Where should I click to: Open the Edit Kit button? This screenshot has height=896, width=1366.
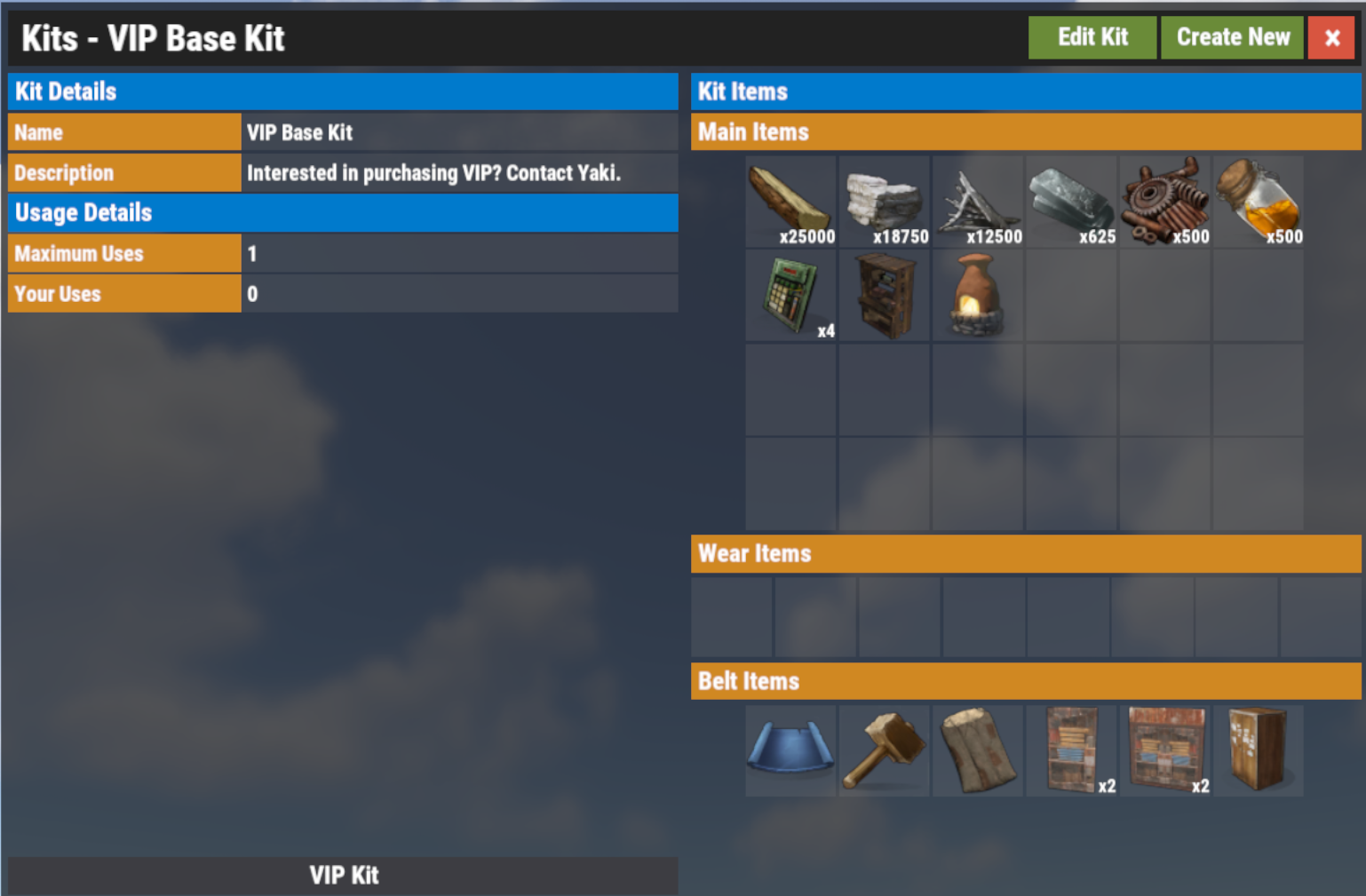pos(1092,37)
